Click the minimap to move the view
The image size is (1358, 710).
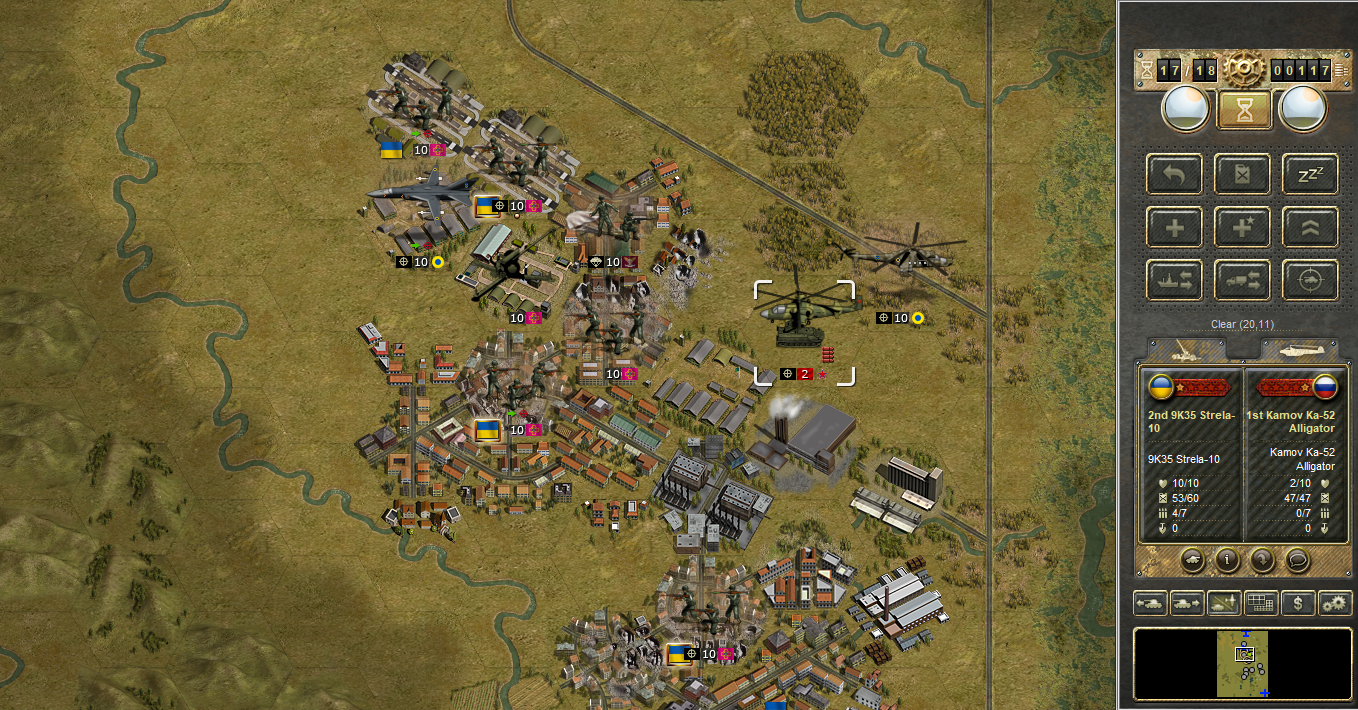1242,663
